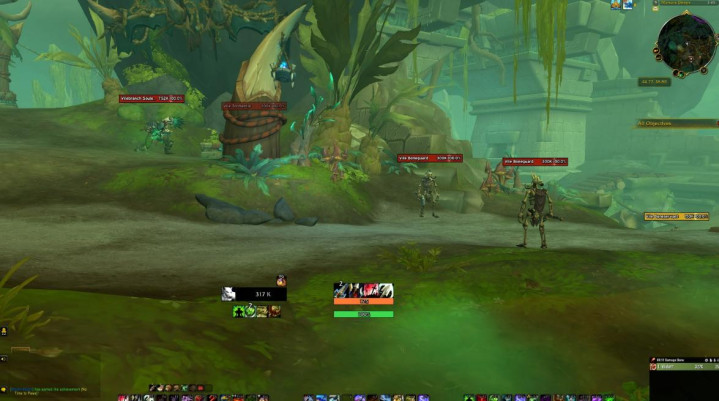Click the green silhouette buff icon
Screen dimensions: 719x401
(239, 311)
